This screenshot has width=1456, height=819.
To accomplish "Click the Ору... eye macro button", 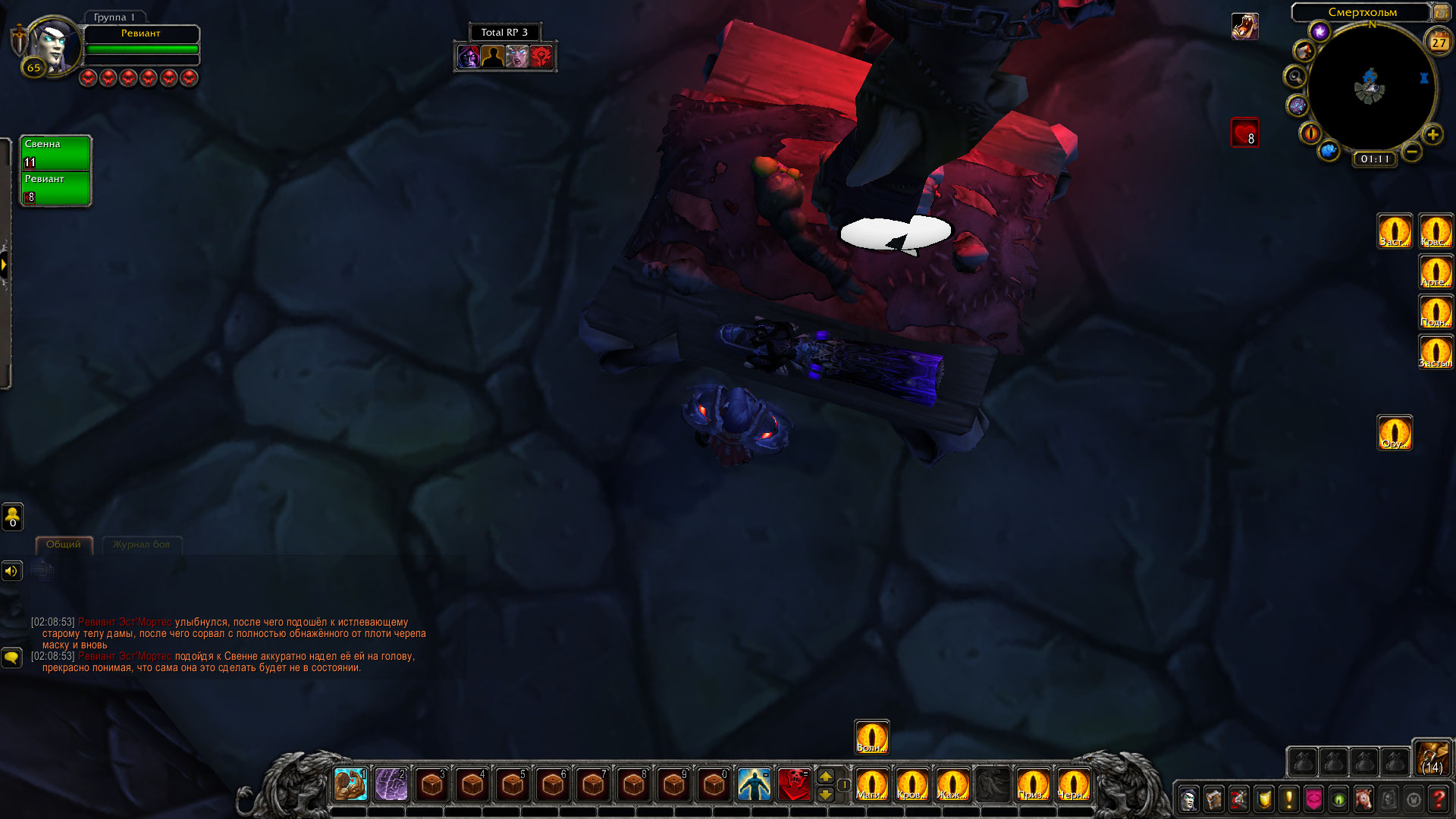I will point(1395,433).
